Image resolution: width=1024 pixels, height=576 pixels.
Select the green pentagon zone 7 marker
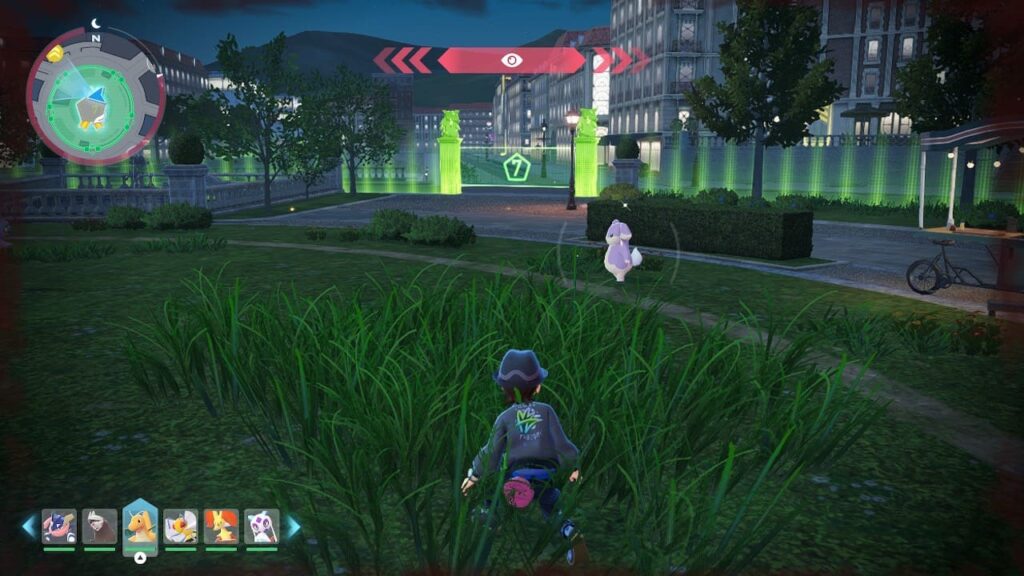click(x=516, y=166)
